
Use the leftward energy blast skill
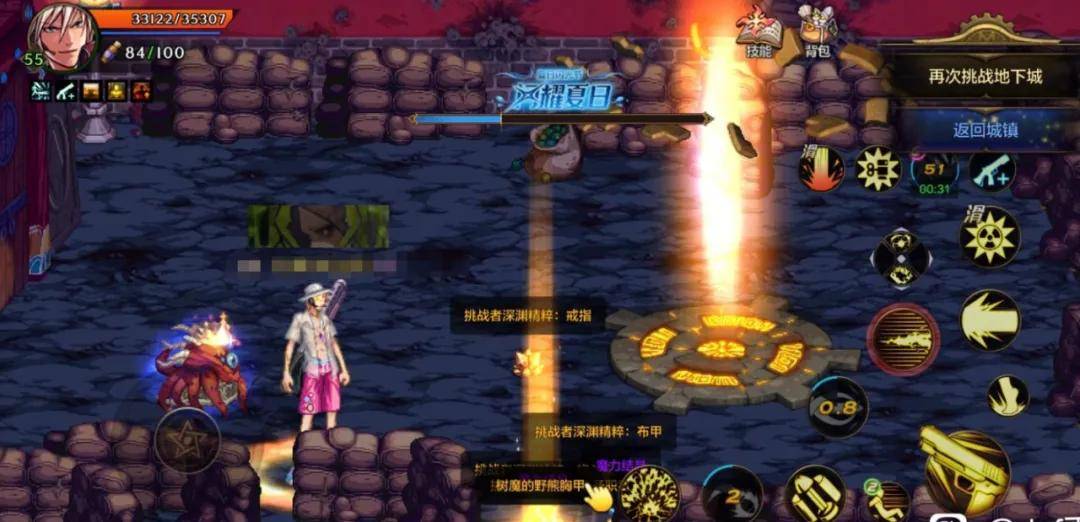989,320
